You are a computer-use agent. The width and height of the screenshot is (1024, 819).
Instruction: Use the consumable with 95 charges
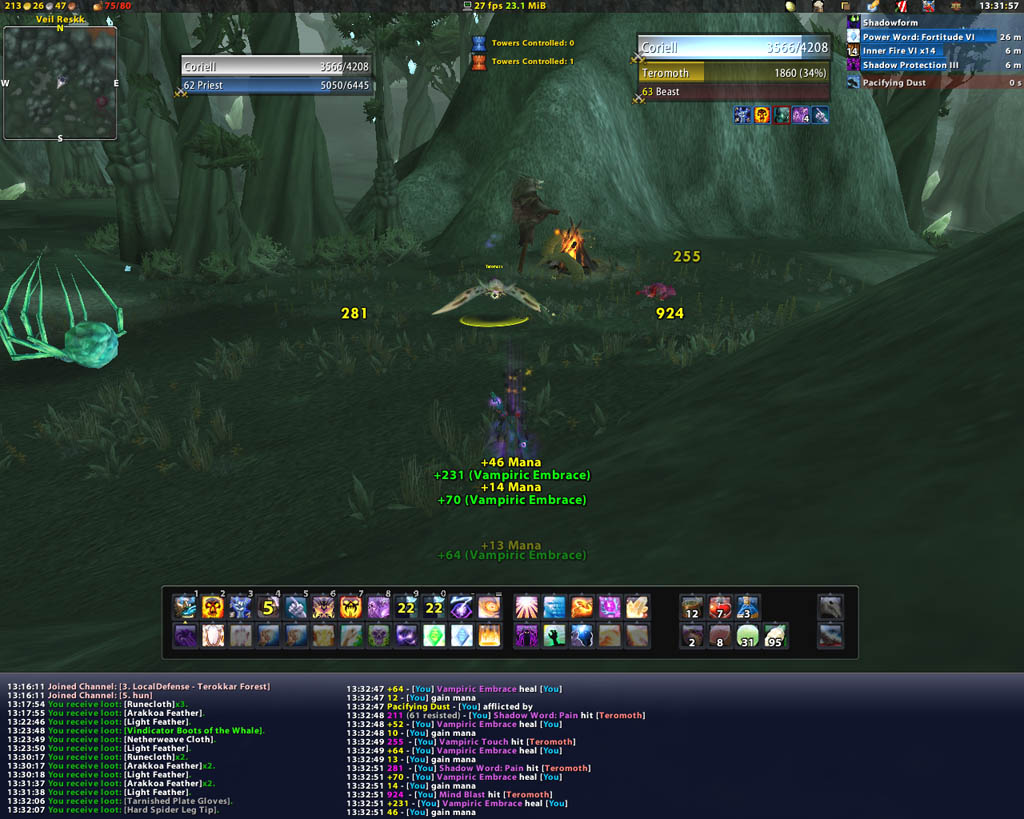[775, 636]
